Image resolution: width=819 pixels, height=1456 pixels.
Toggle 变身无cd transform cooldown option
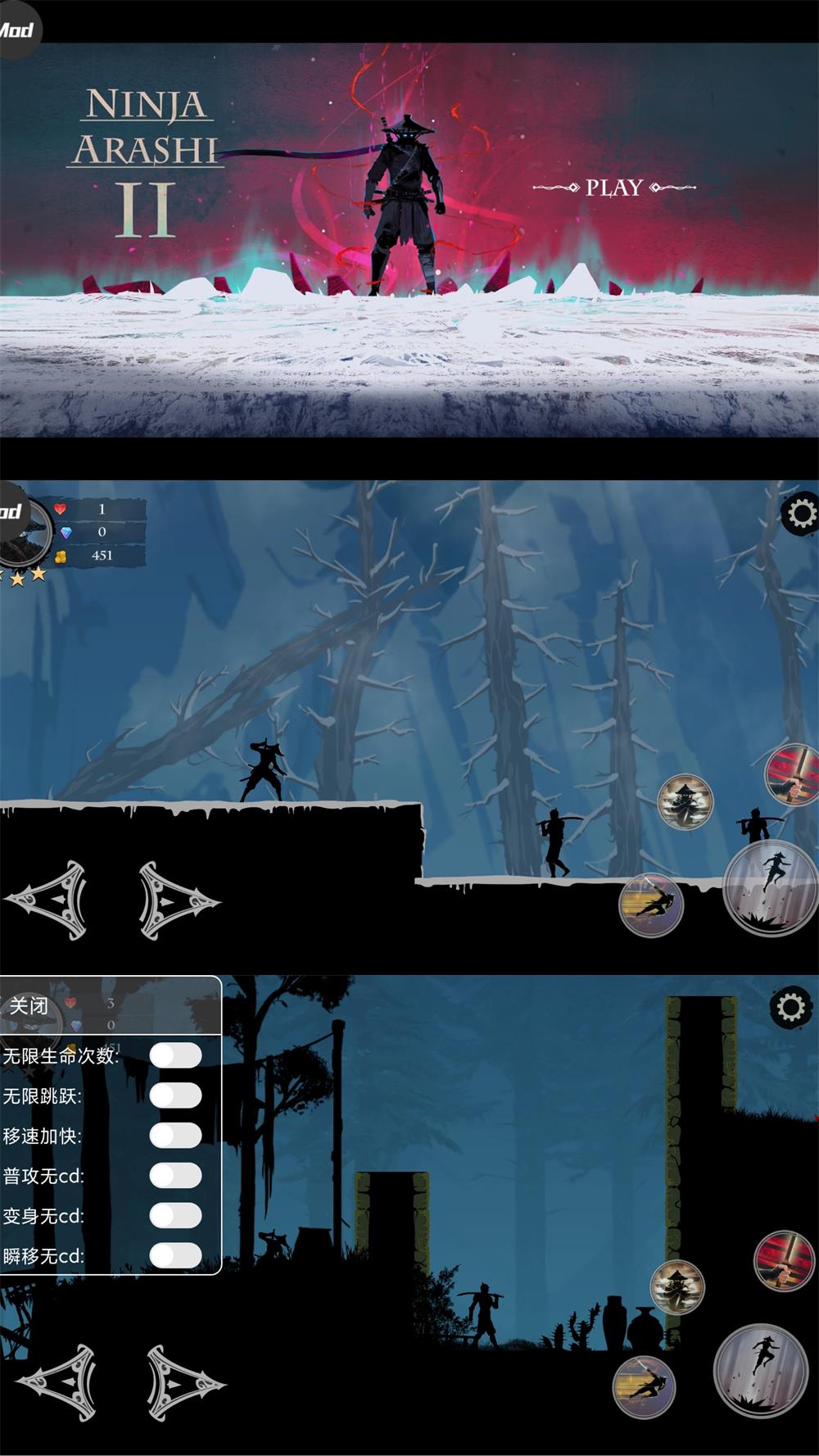click(175, 1216)
